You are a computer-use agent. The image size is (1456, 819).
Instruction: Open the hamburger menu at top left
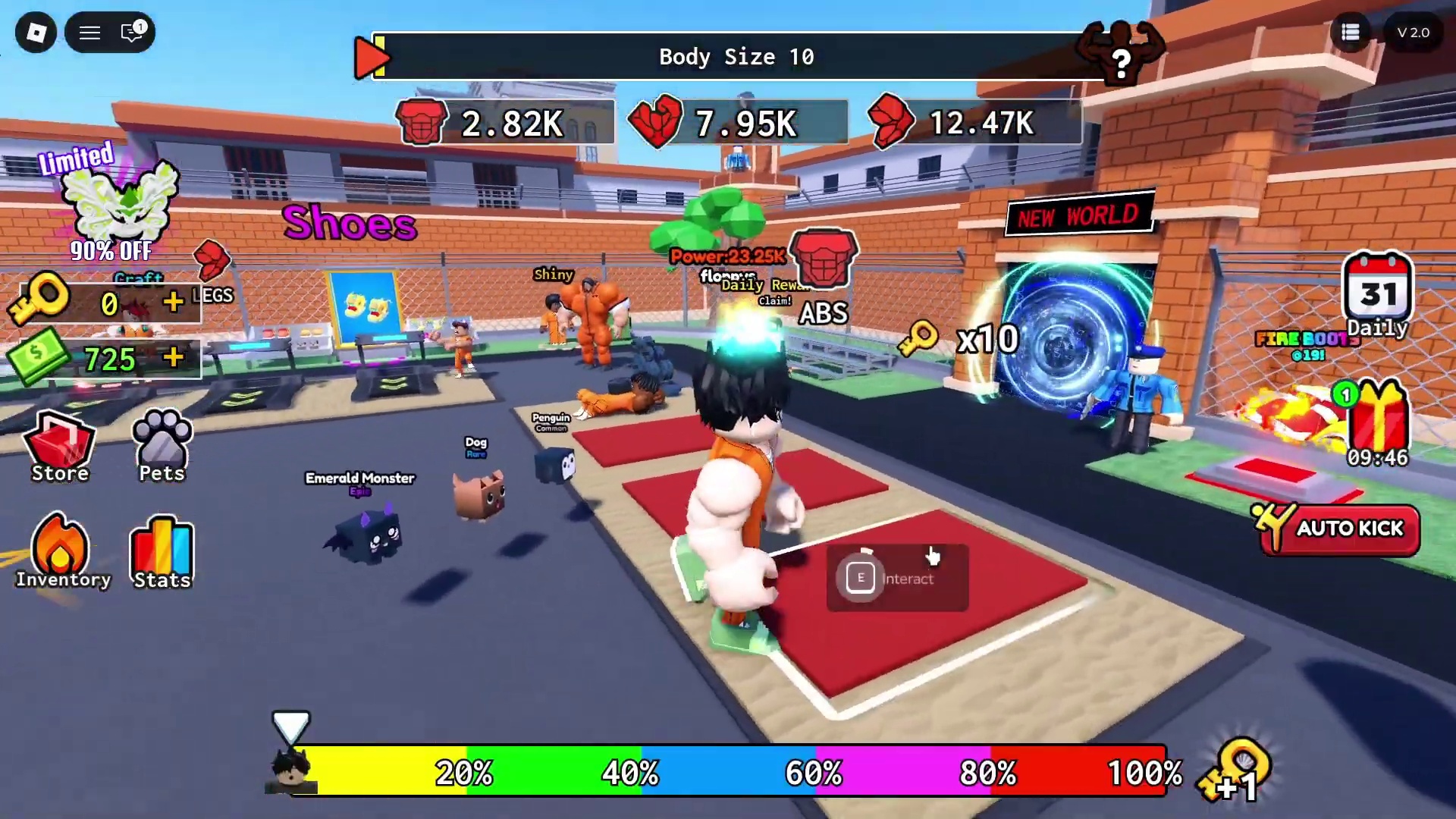click(89, 33)
